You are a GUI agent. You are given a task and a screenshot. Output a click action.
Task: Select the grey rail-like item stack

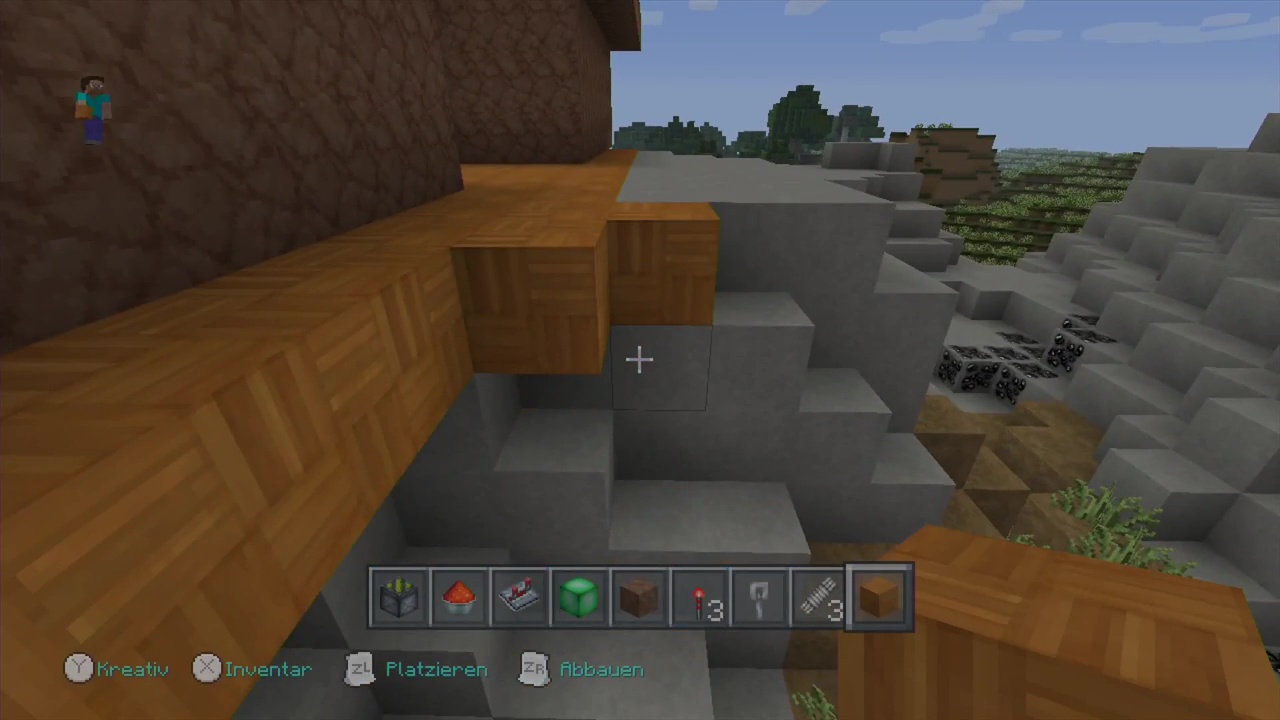(x=819, y=598)
